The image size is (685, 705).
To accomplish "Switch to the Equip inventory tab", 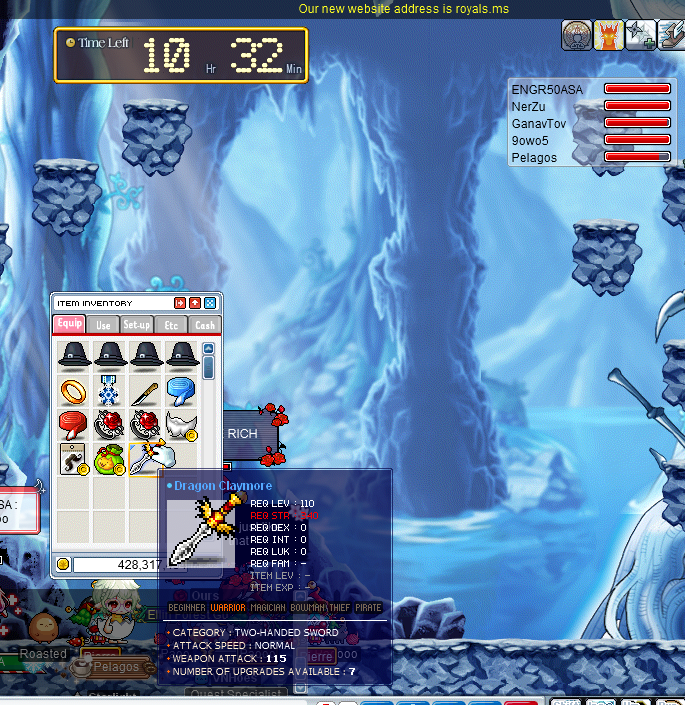I will click(x=70, y=324).
